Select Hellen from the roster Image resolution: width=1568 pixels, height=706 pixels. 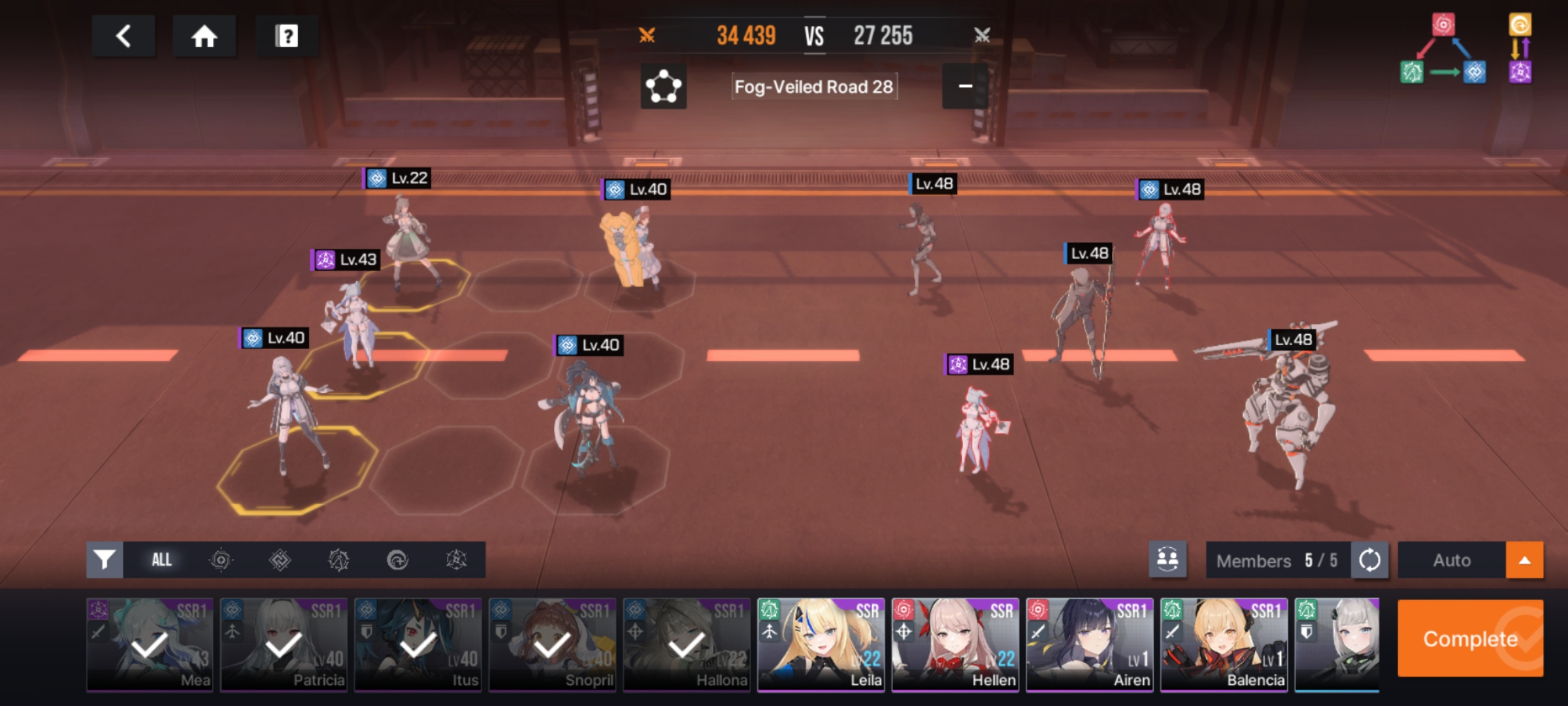[955, 645]
